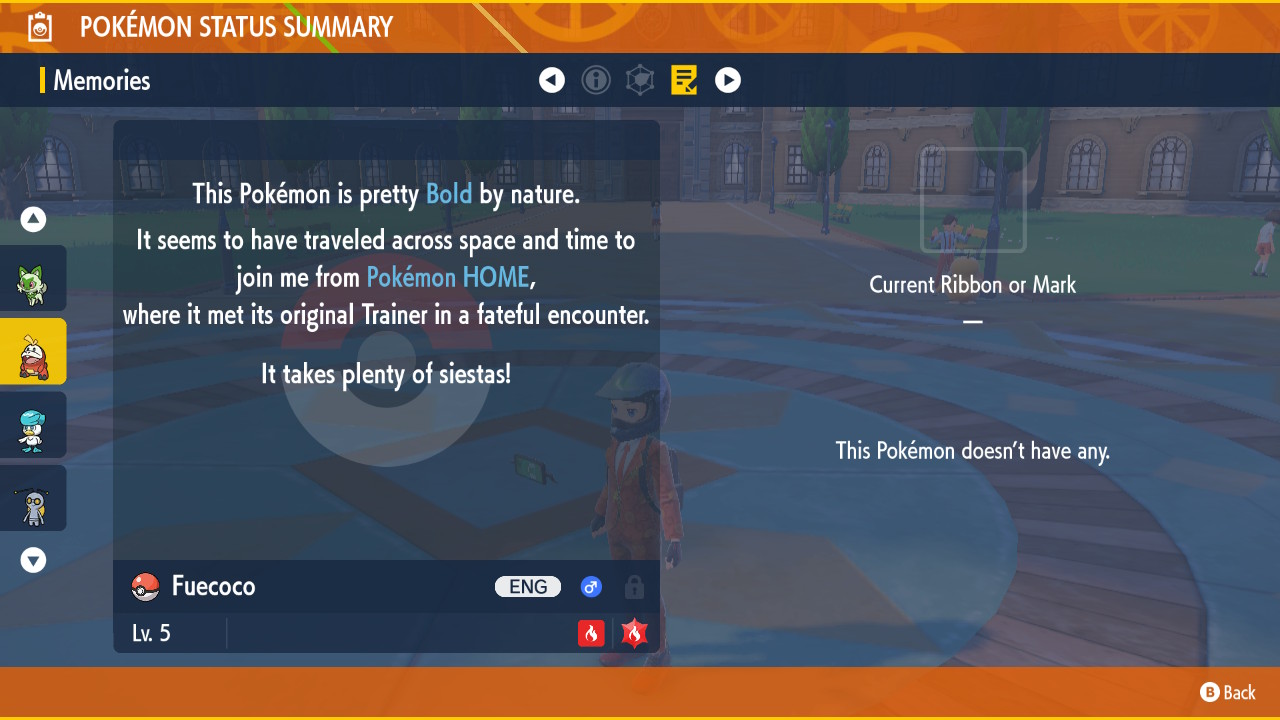The width and height of the screenshot is (1280, 720).
Task: Click the Fire type icon
Action: (x=591, y=633)
